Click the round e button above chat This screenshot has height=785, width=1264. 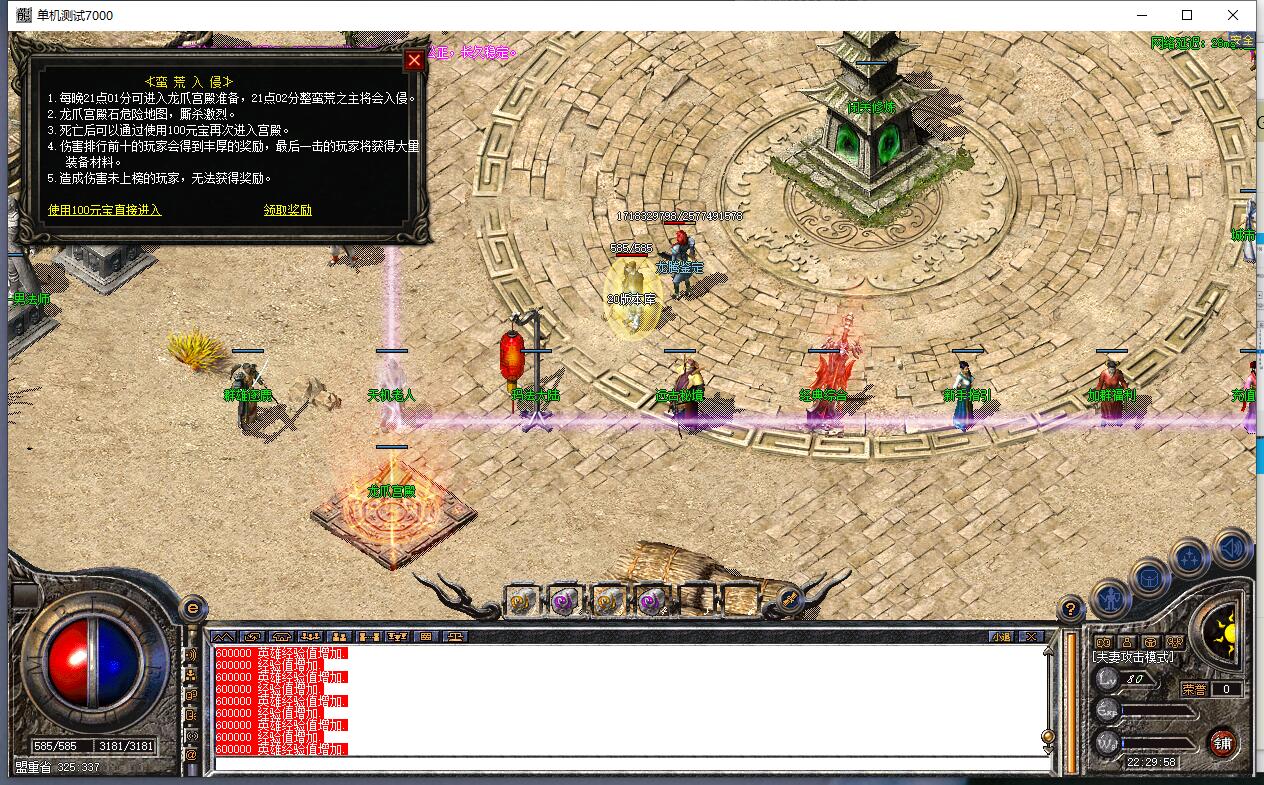click(x=193, y=607)
